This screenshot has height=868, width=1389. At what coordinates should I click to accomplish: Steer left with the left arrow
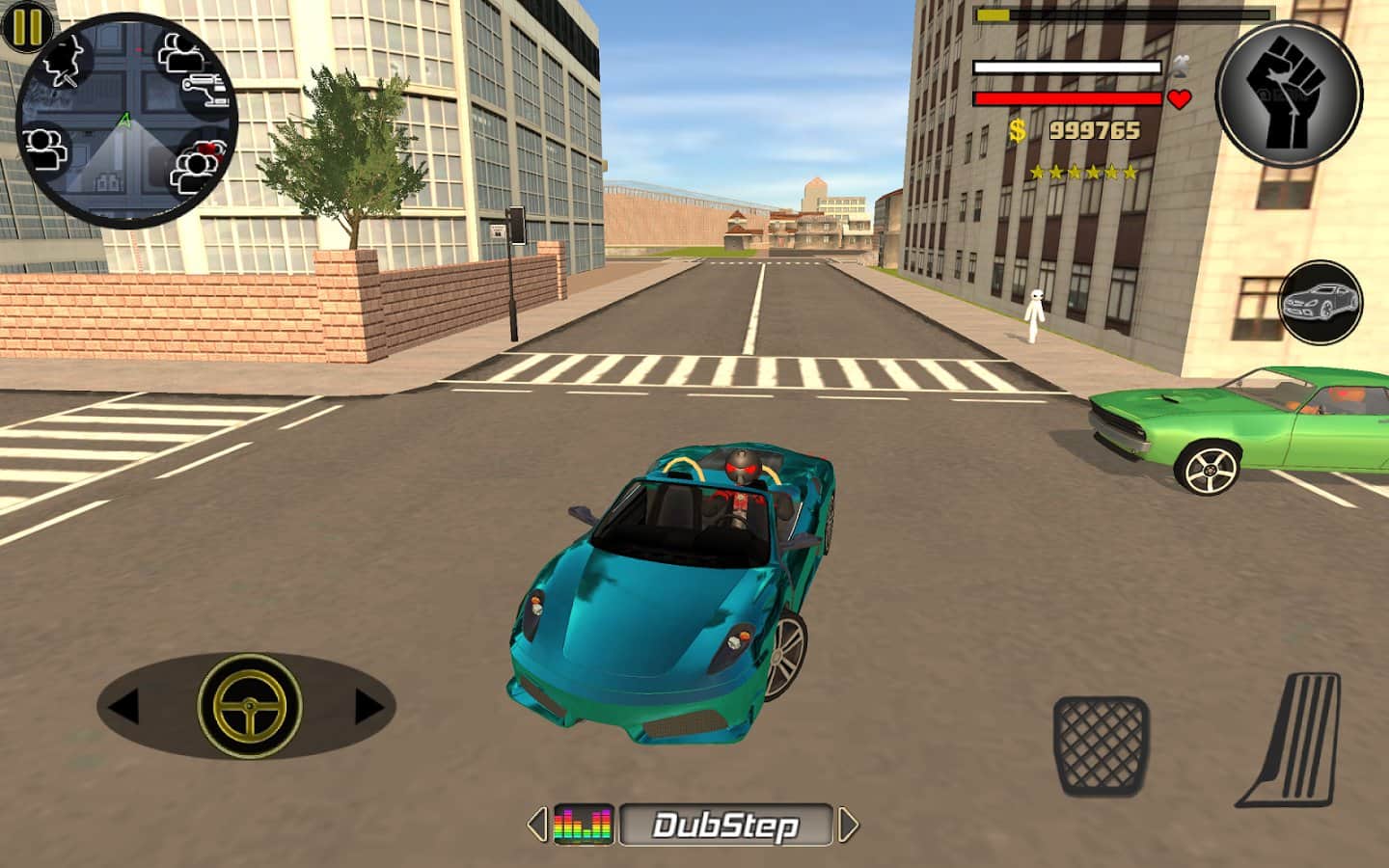coord(124,706)
